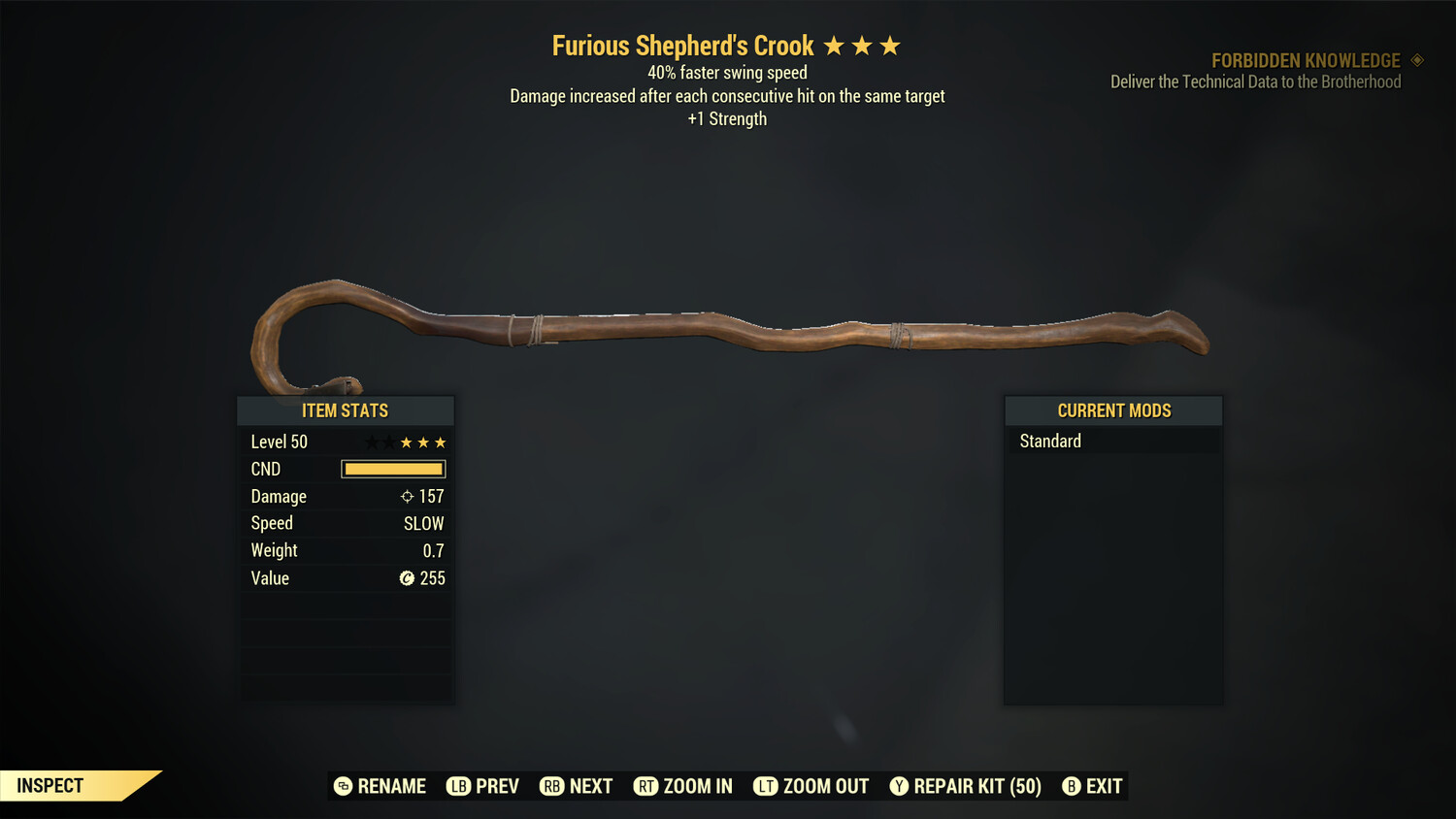Image resolution: width=1456 pixels, height=819 pixels.
Task: Toggle the third star in the weapon title
Action: coord(891,44)
